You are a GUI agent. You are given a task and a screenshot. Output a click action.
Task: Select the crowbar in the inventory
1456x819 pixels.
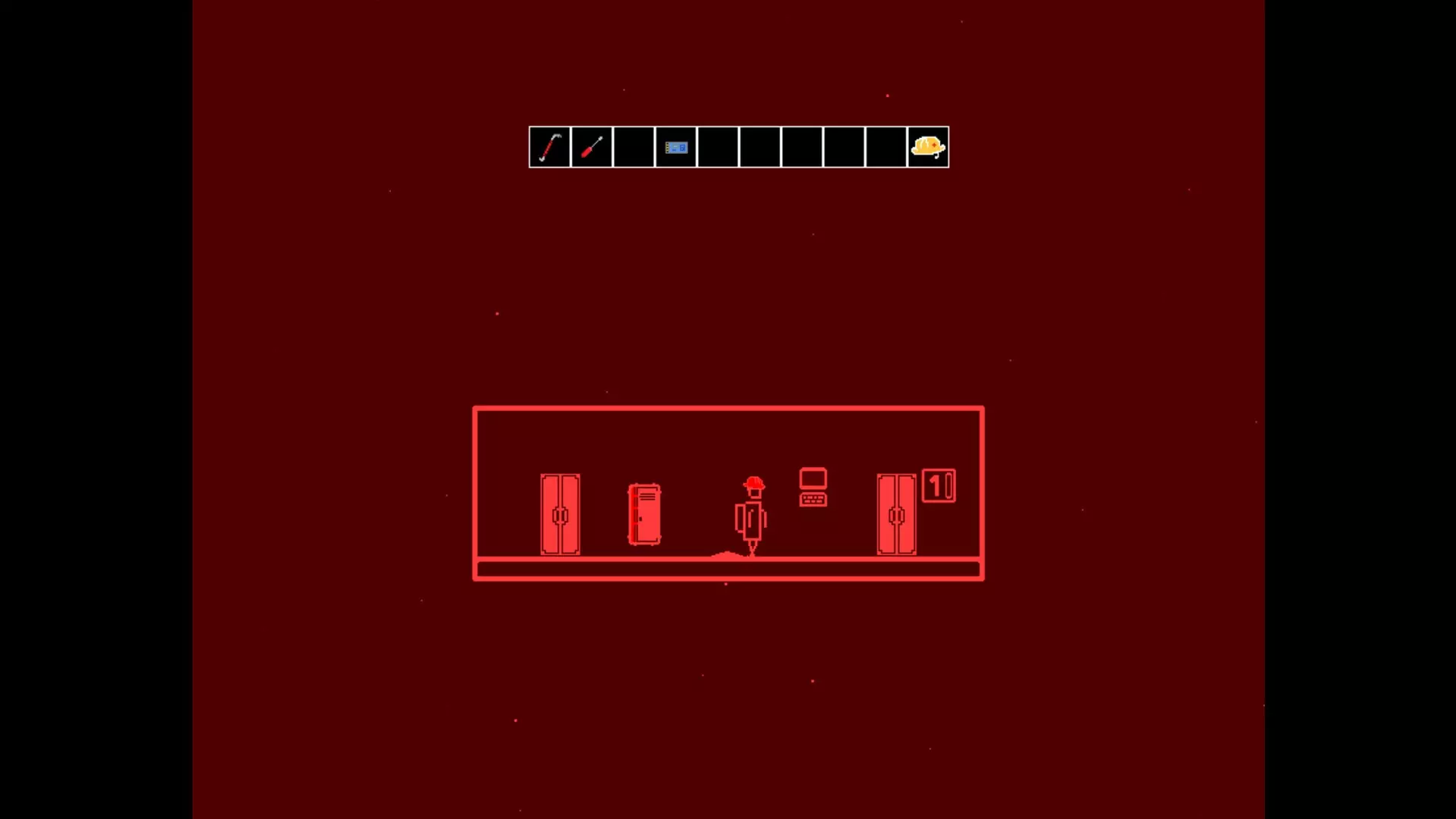coord(549,146)
